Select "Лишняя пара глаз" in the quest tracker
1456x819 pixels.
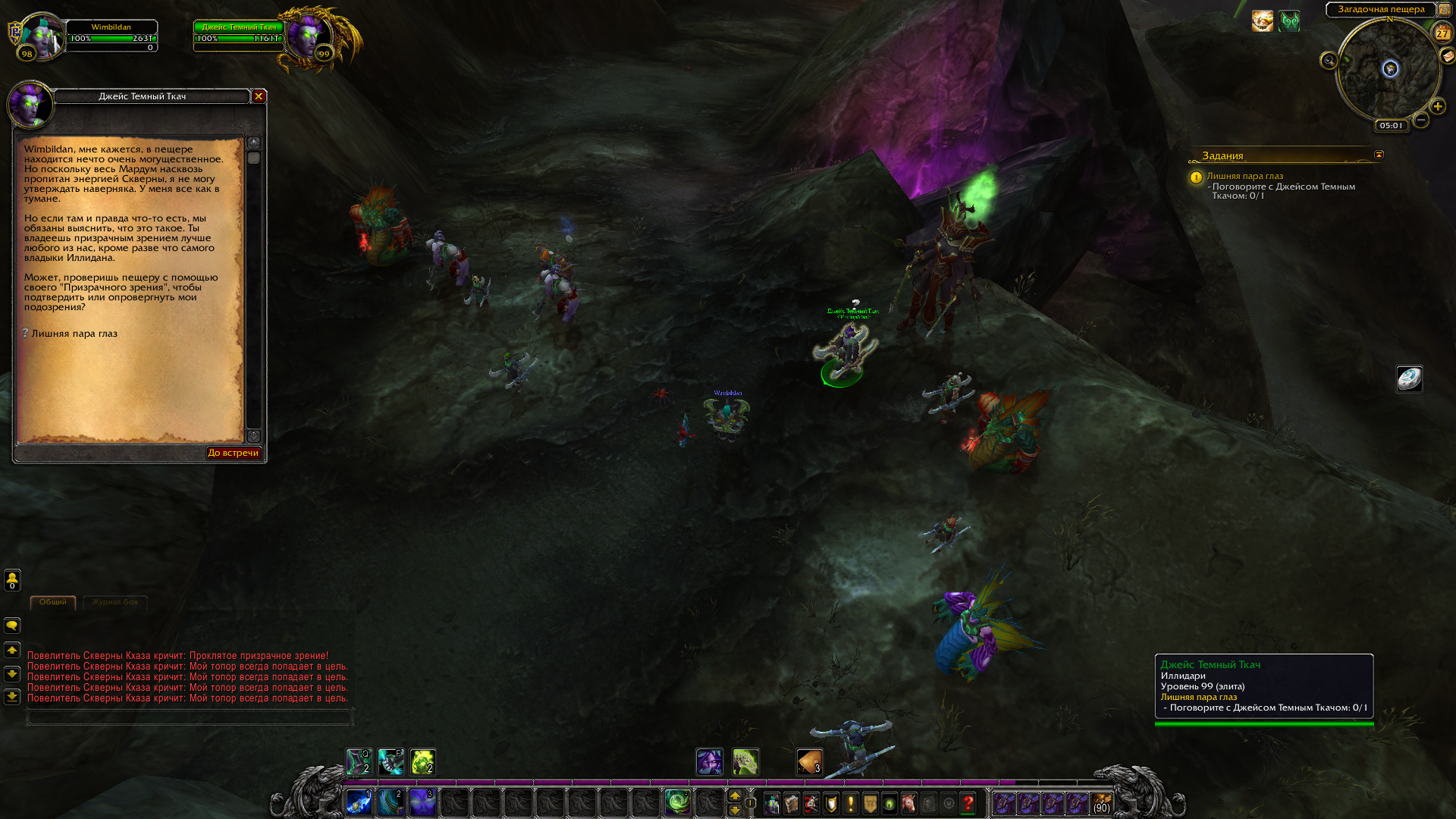pos(1244,176)
